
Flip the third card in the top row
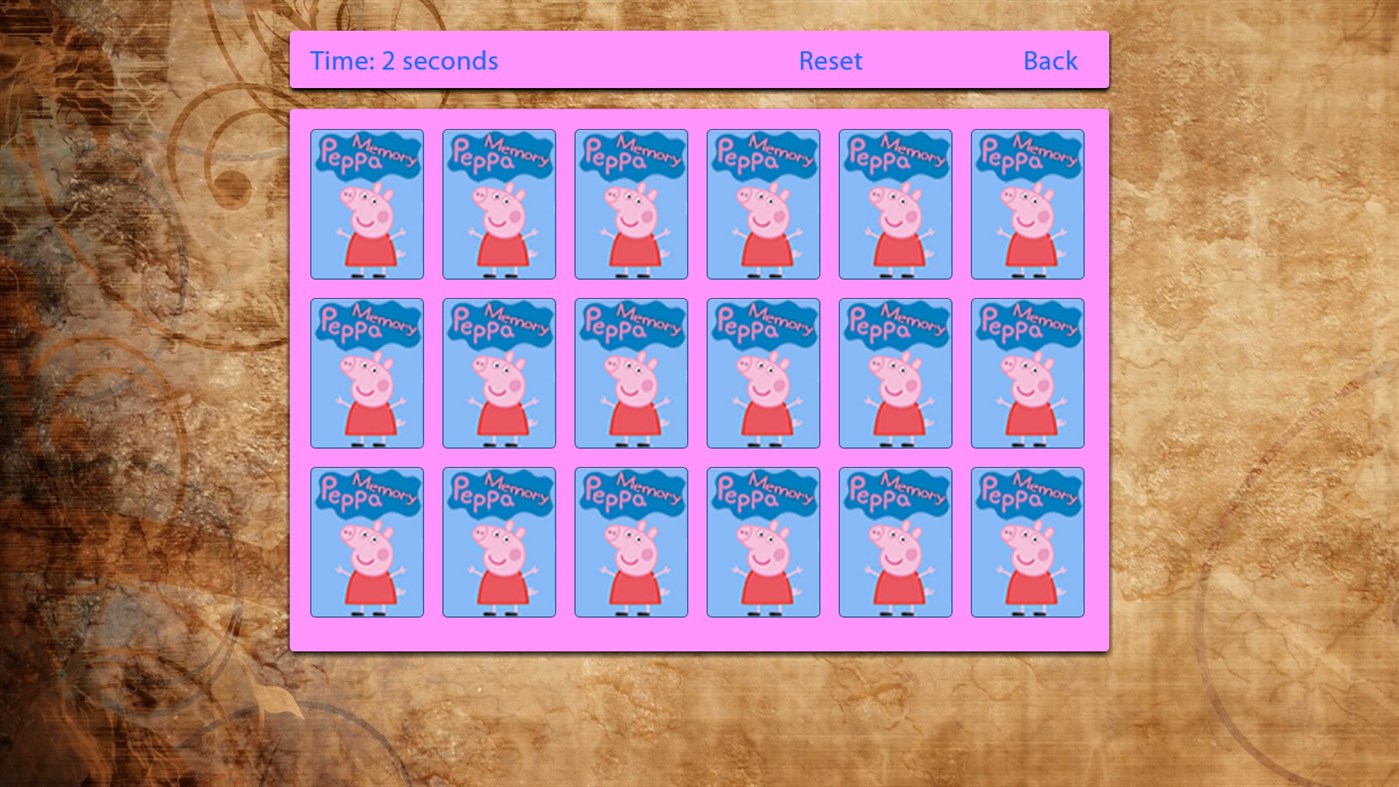(630, 203)
